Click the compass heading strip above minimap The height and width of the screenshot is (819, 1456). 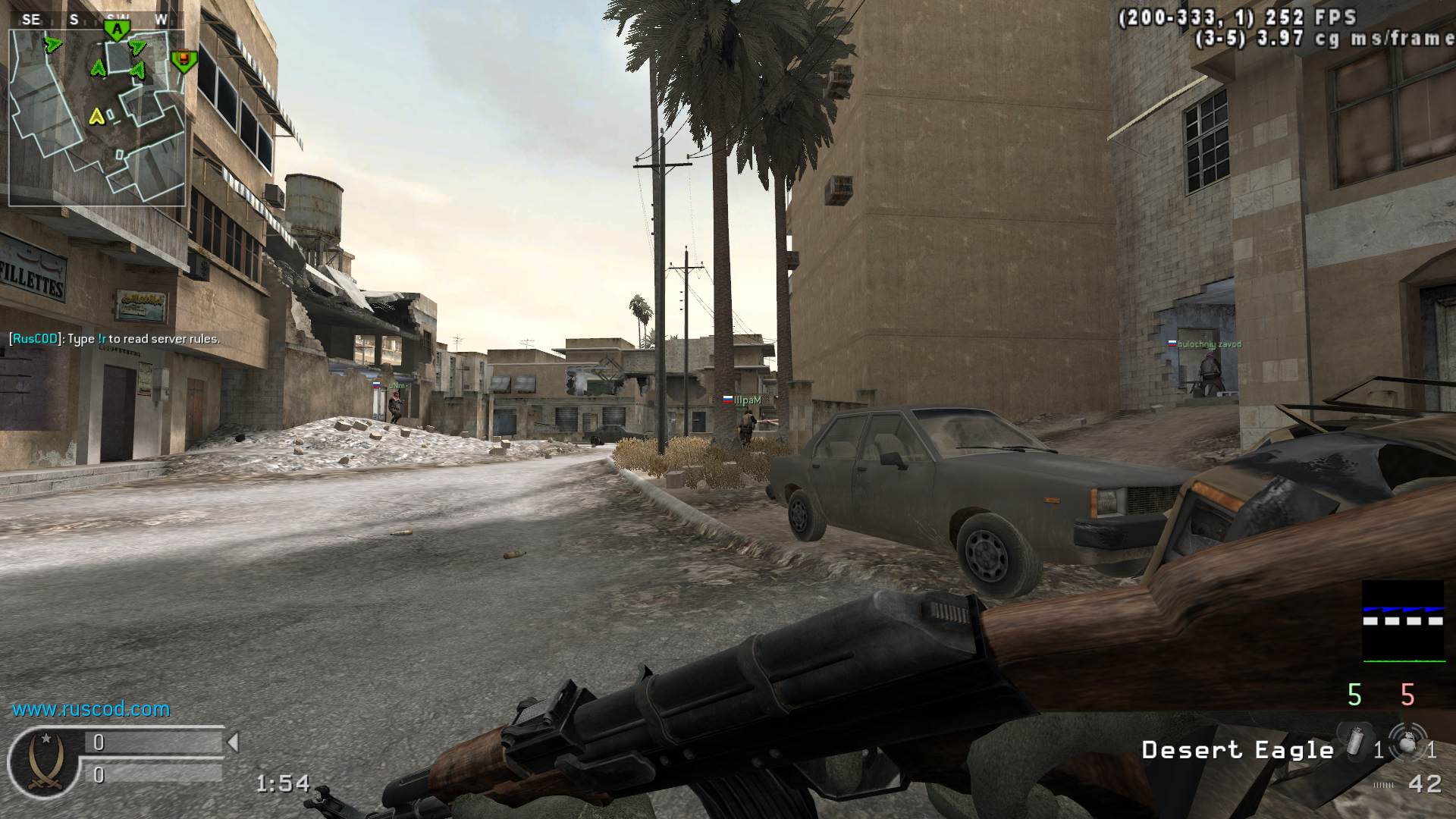point(97,20)
